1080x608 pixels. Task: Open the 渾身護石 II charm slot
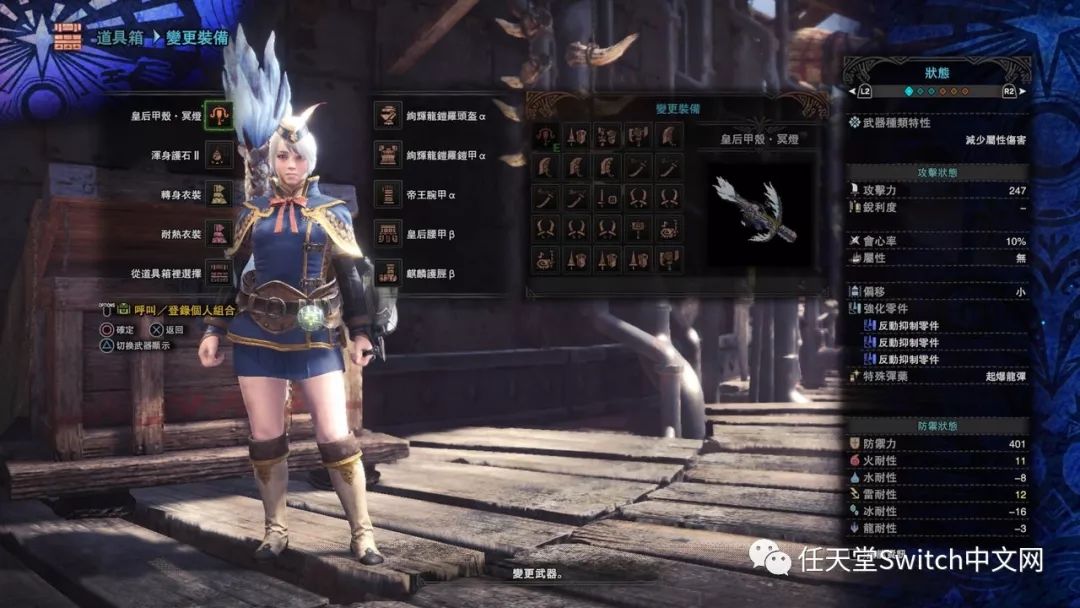point(218,155)
